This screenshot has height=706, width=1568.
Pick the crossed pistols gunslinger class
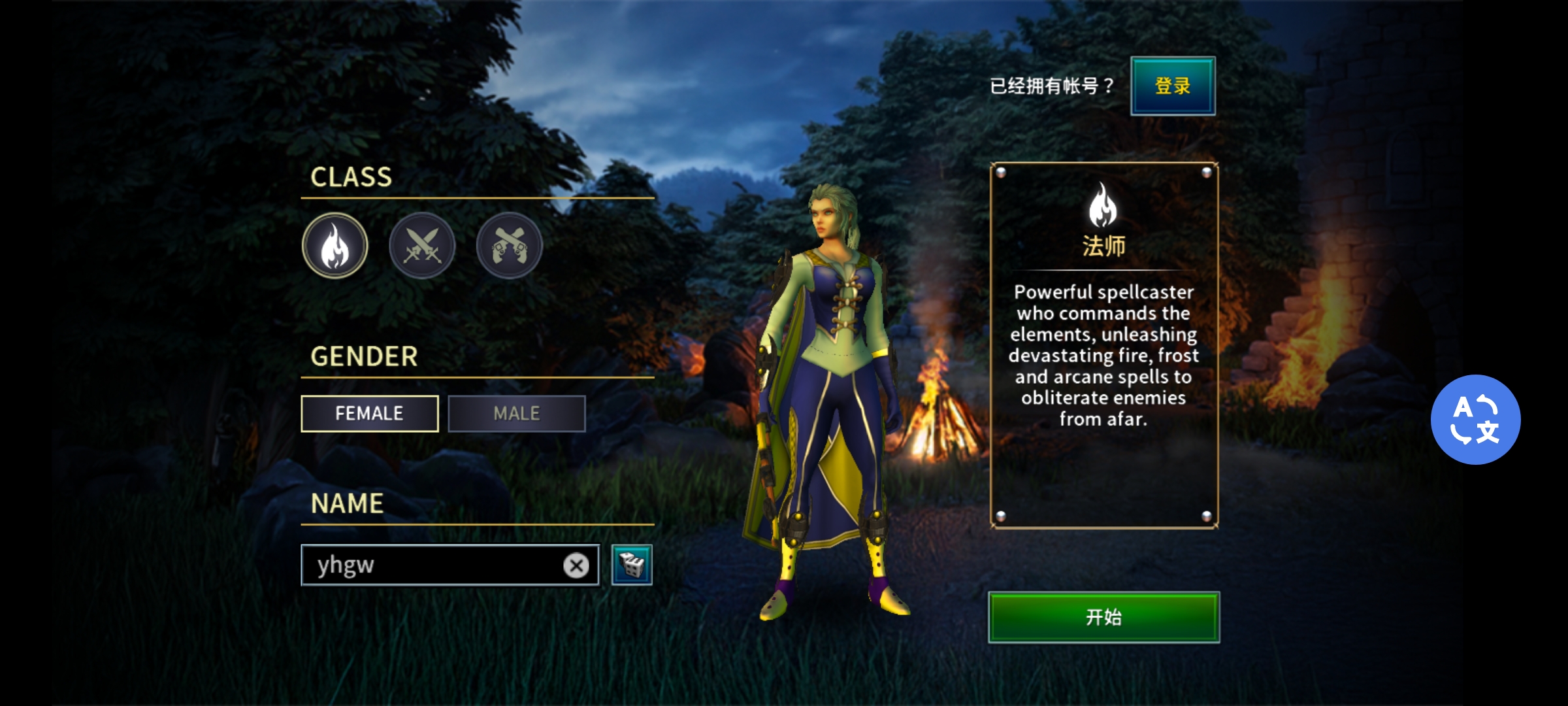click(x=509, y=246)
